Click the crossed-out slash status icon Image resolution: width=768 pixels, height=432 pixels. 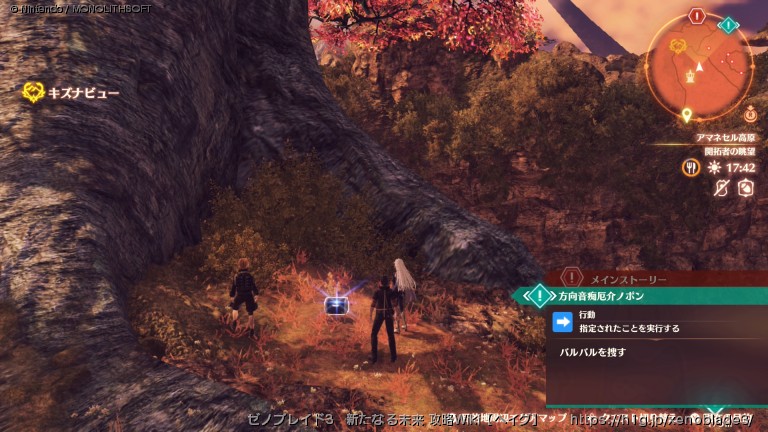click(721, 187)
